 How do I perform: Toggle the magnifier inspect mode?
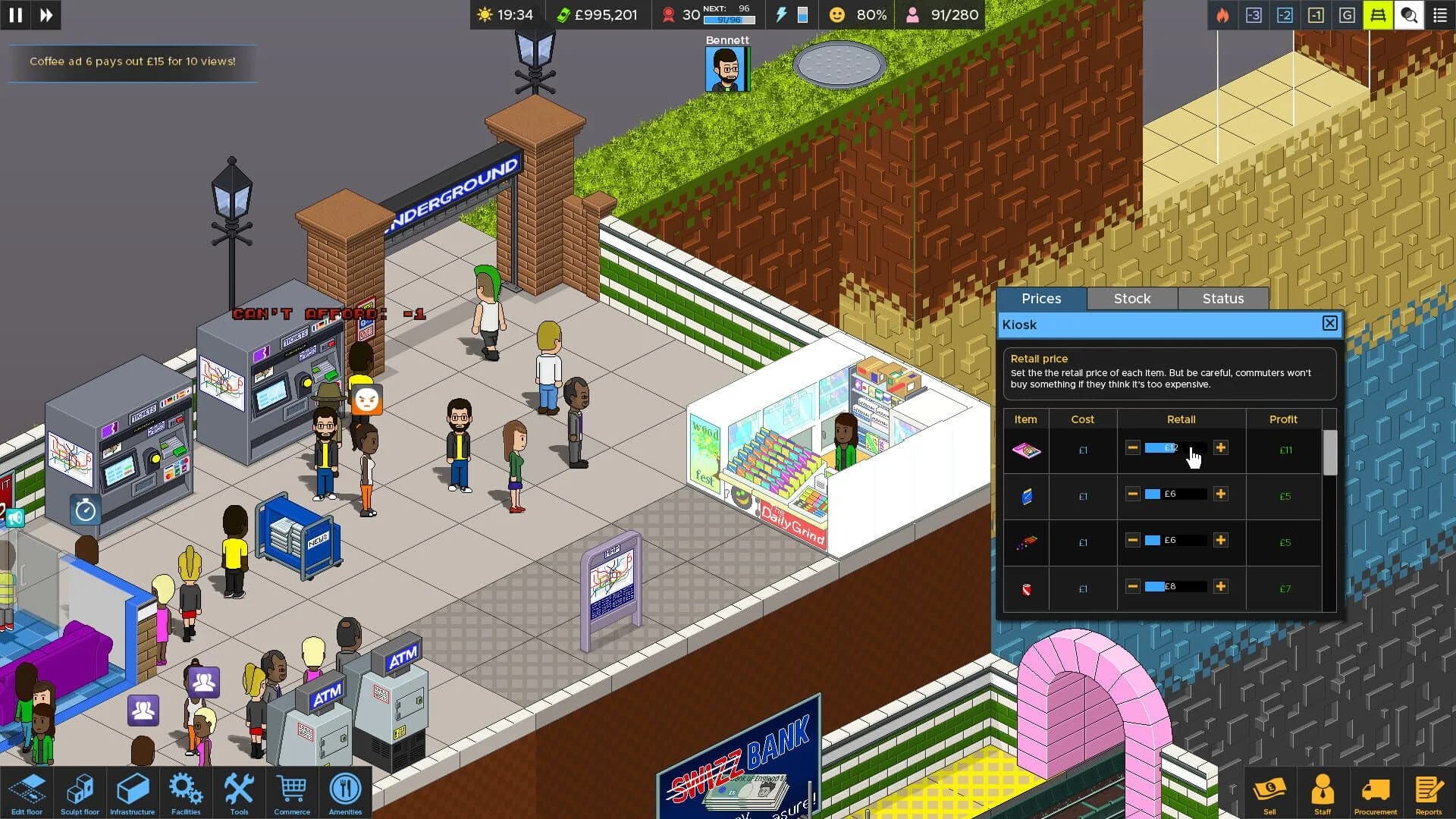point(1409,14)
